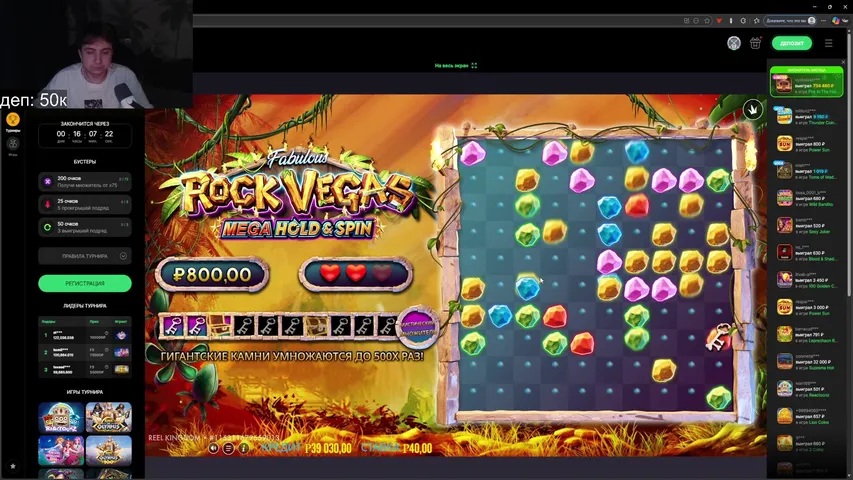Viewport: 853px width, 480px height.
Task: Open the Sweet Bonanza tournament game thumbnail
Action: tap(61, 450)
